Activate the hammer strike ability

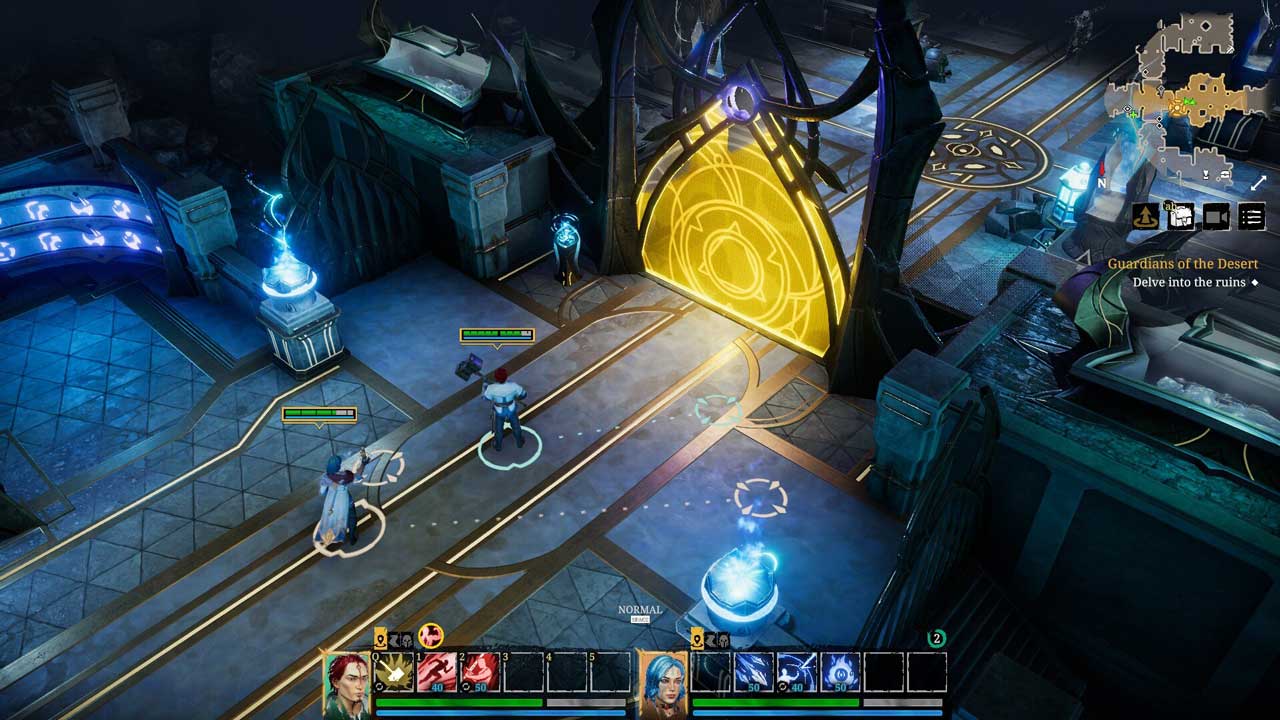coord(394,672)
